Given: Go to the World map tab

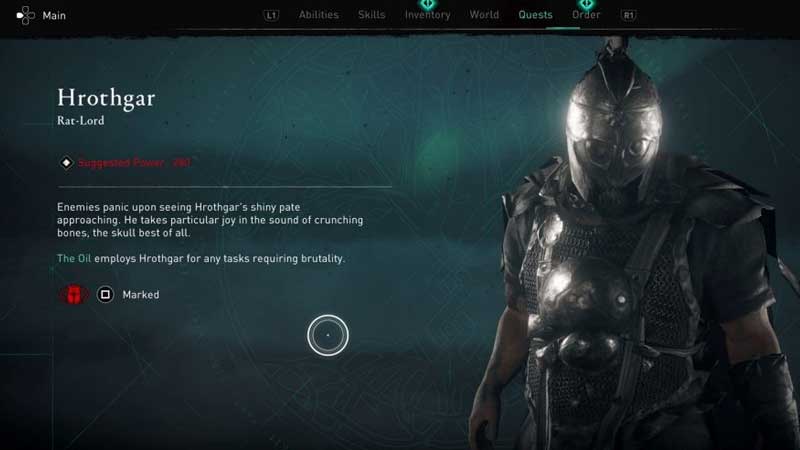Looking at the screenshot, I should pos(484,15).
